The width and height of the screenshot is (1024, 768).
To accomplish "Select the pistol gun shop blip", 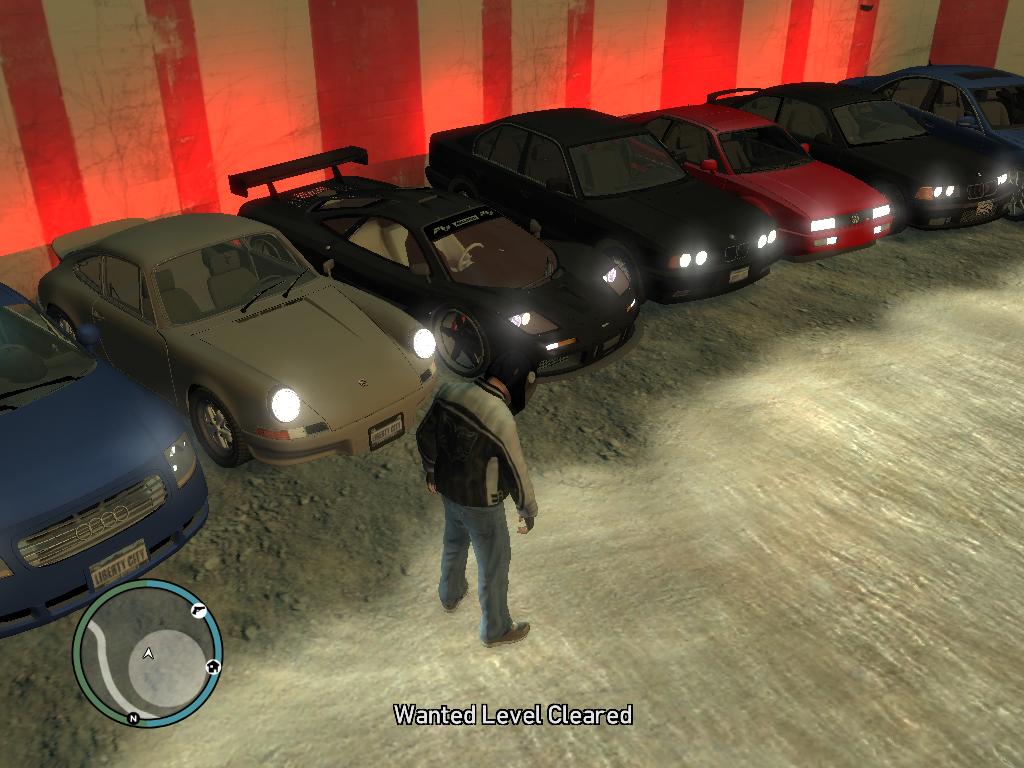I will tap(197, 609).
